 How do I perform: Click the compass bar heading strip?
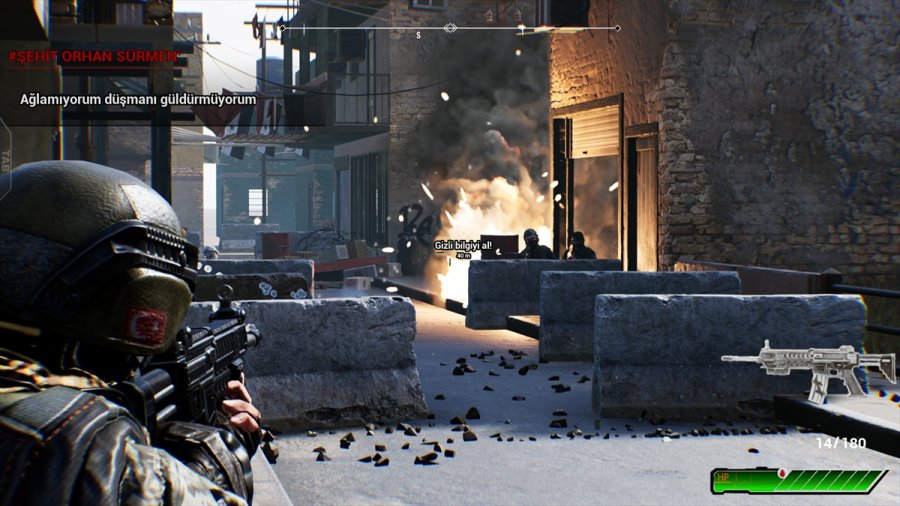[x=449, y=29]
